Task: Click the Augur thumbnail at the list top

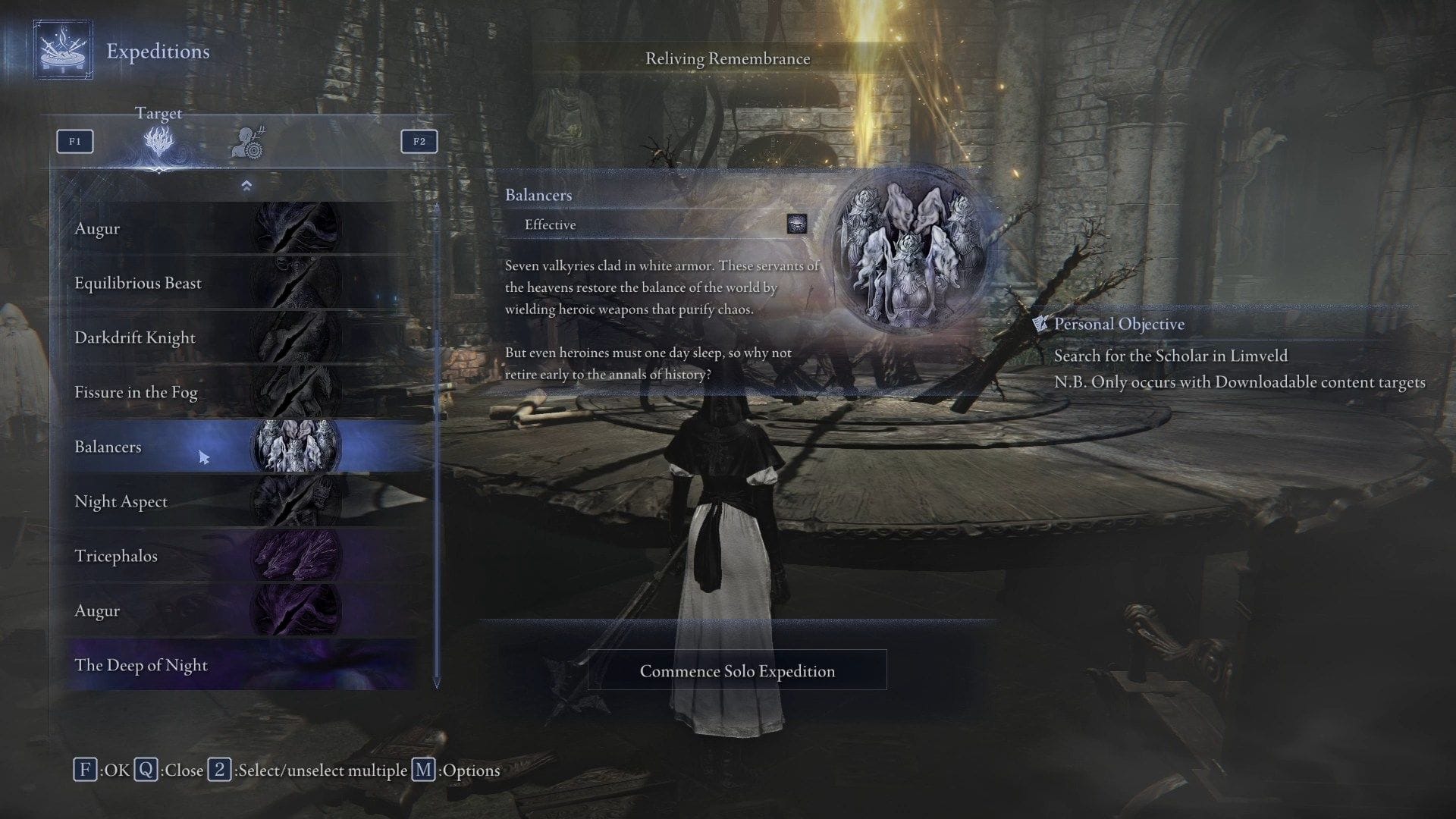Action: (296, 227)
